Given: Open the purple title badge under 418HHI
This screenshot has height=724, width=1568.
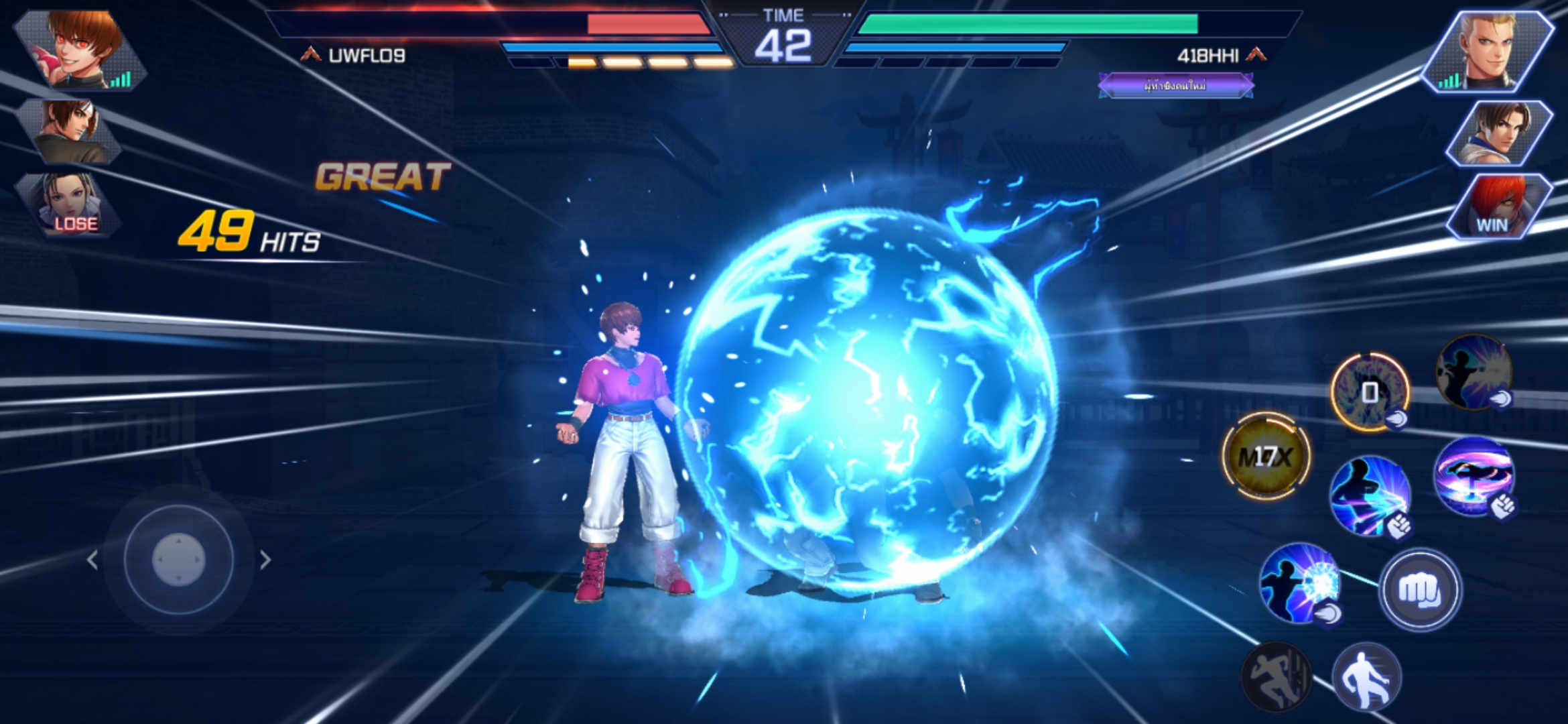Looking at the screenshot, I should (1175, 86).
